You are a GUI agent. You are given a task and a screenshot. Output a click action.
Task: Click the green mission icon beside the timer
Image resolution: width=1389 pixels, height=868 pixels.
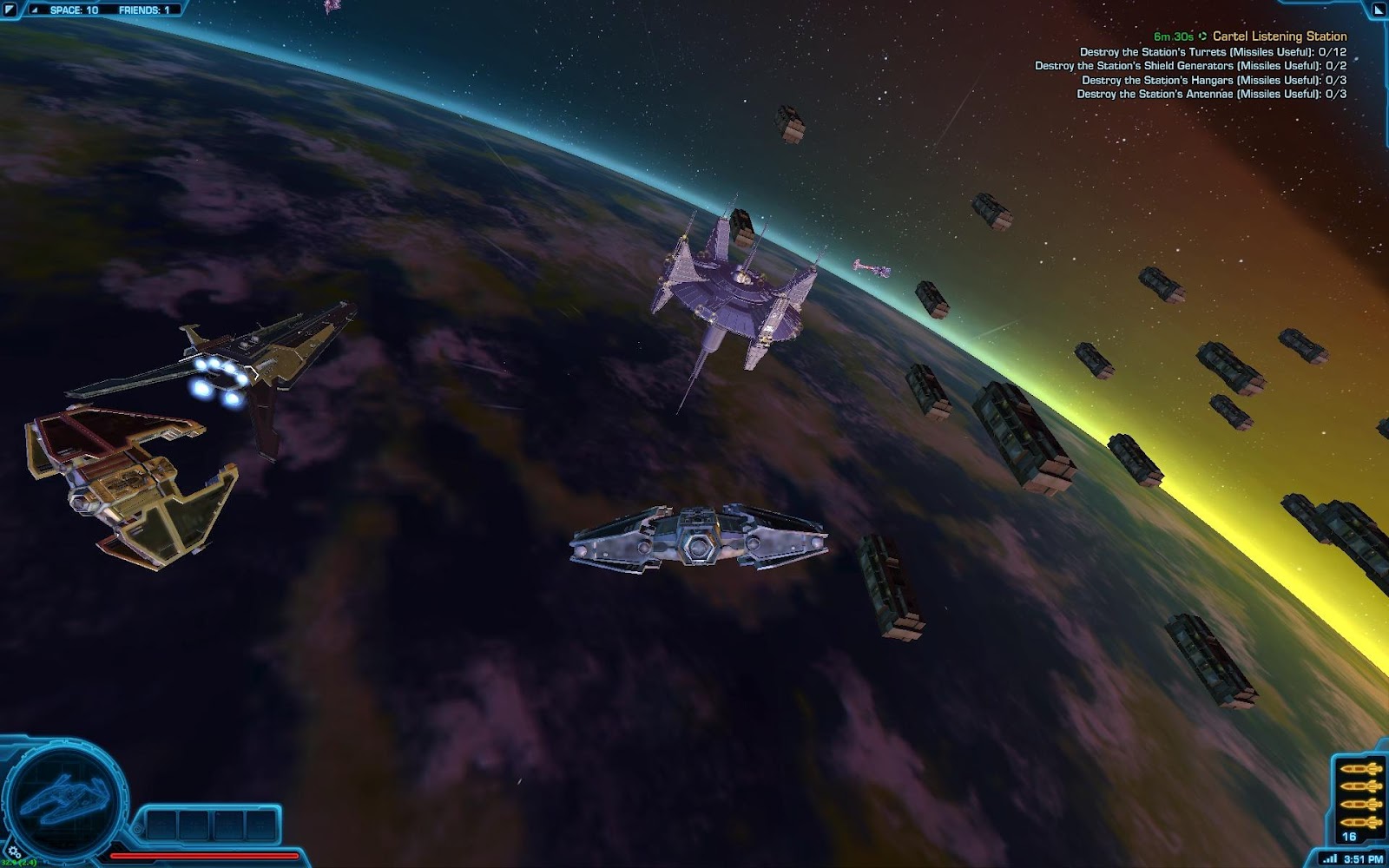tap(1203, 36)
